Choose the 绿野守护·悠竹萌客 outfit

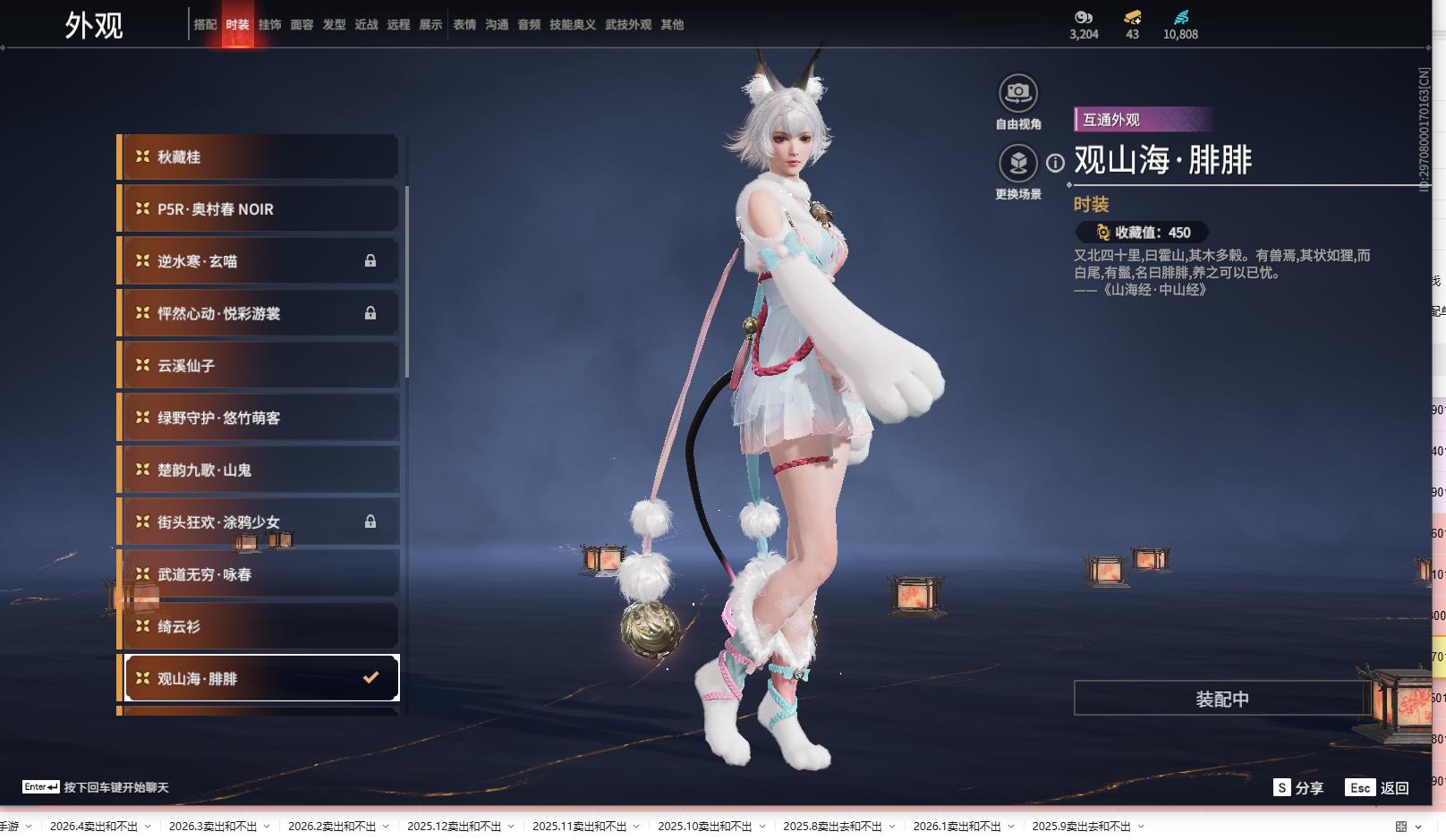pyautogui.click(x=259, y=418)
